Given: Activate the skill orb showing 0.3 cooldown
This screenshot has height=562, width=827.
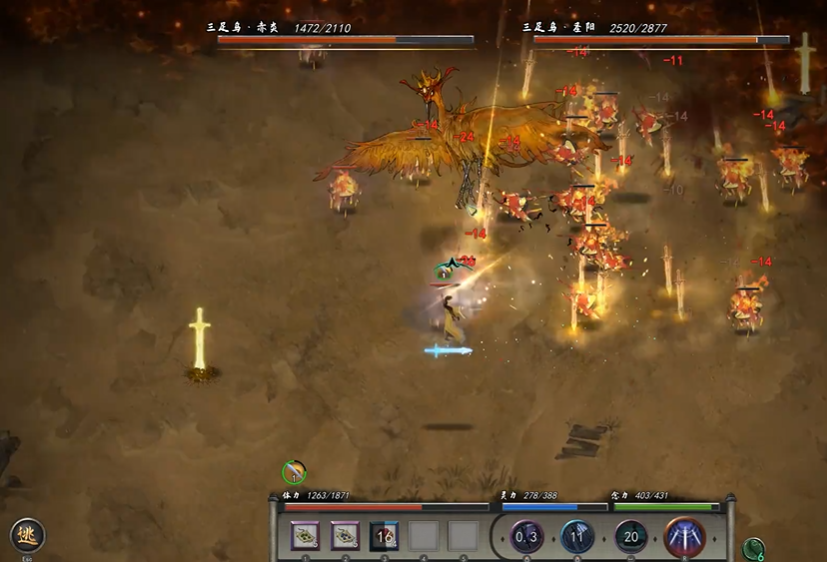Looking at the screenshot, I should [x=527, y=537].
